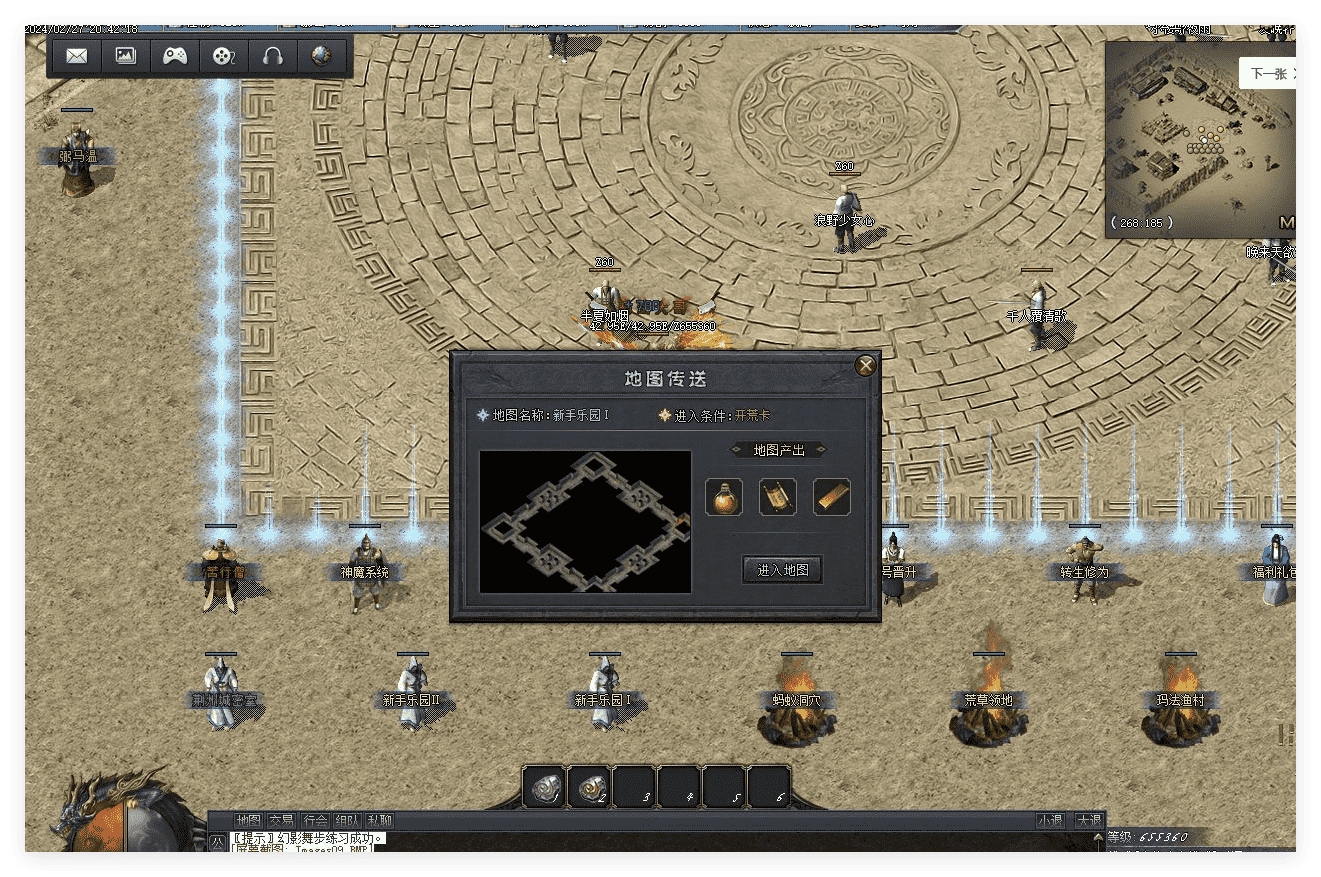This screenshot has width=1321, height=877.
Task: Open the 组队 team button
Action: pyautogui.click(x=348, y=820)
